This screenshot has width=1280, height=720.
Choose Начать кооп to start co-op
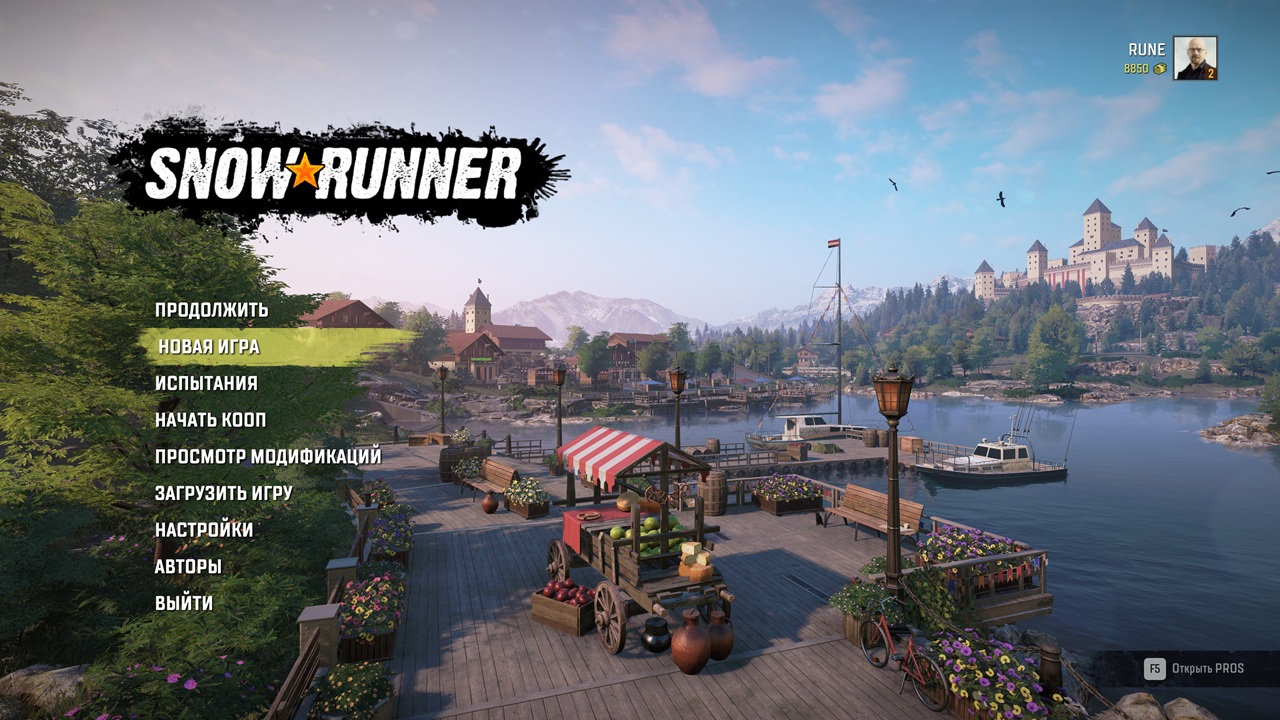[x=210, y=420]
